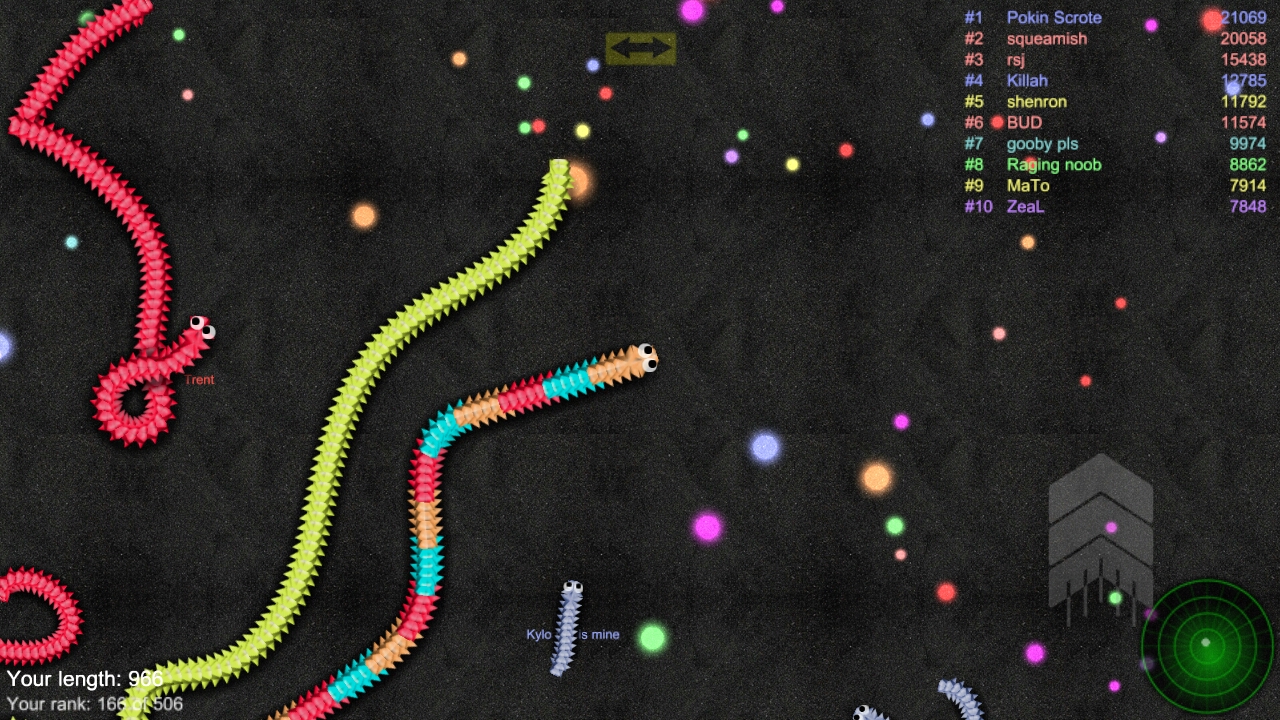Click the leaderboard entry for ZeaL
Image resolution: width=1280 pixels, height=720 pixels.
coord(1026,207)
